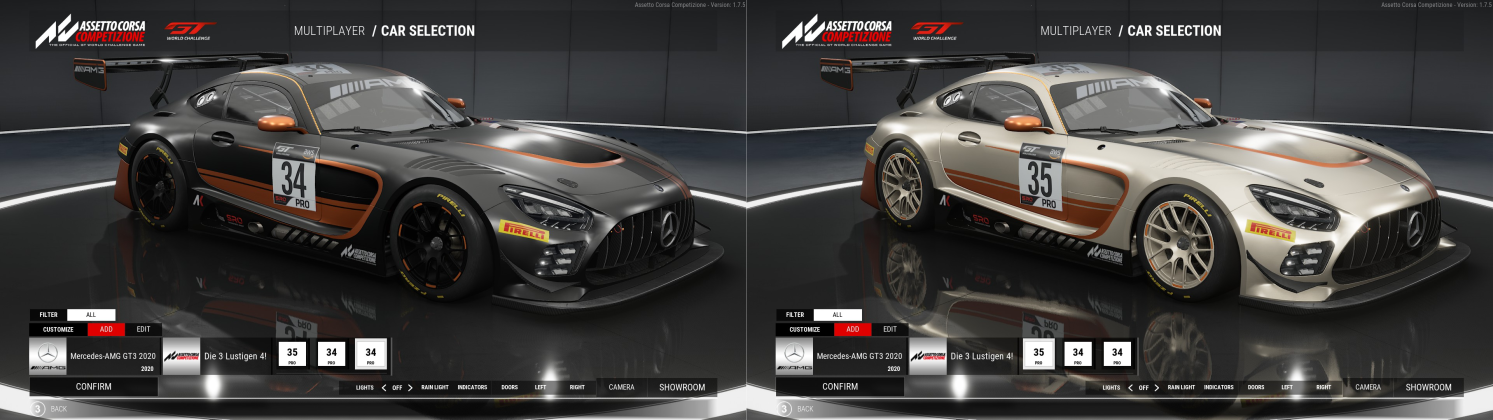This screenshot has height=420, width=1493.
Task: Change the Camera on the silver car screen
Action: coord(1368,387)
